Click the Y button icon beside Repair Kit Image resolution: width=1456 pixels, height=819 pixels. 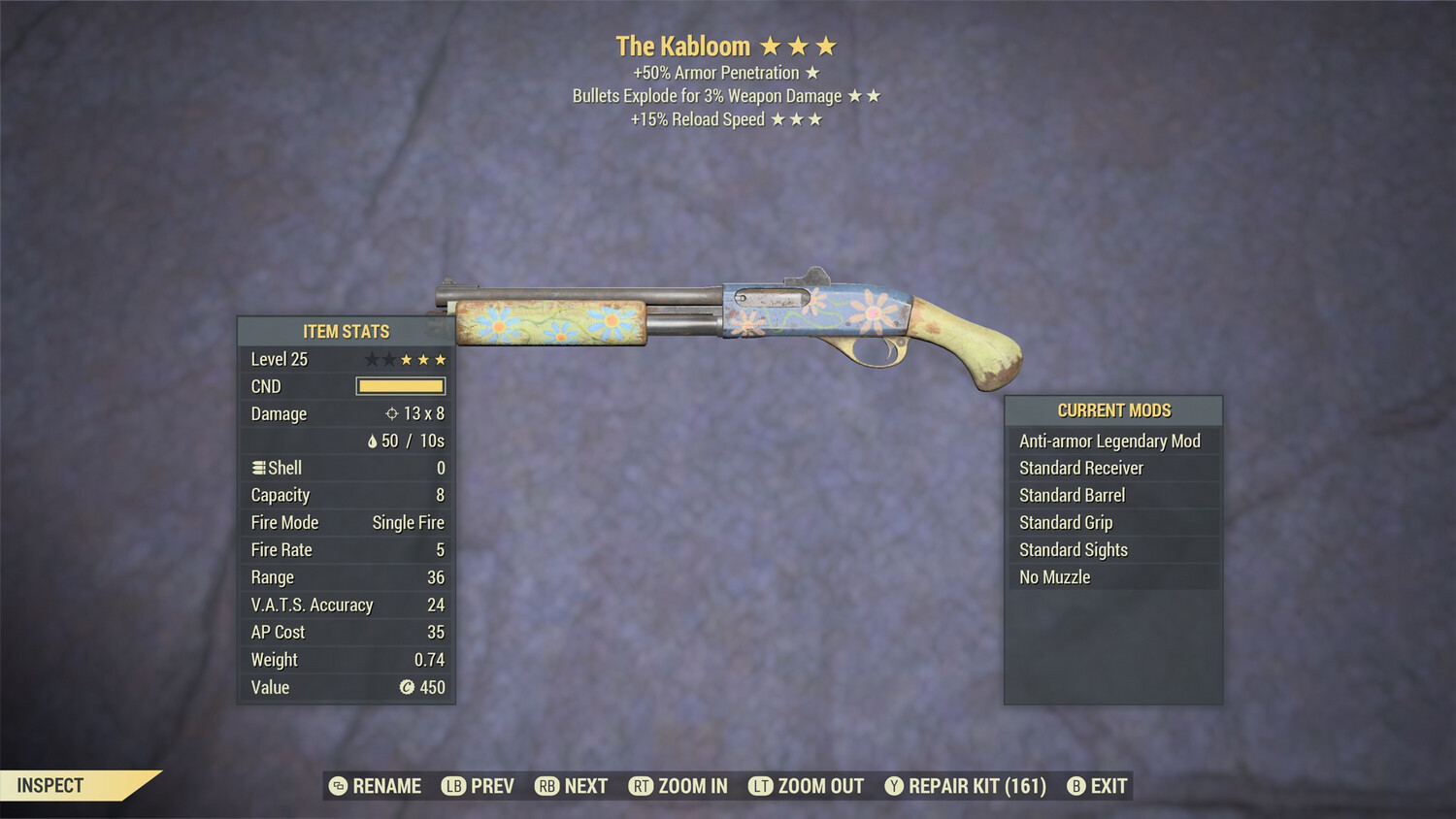tap(895, 786)
